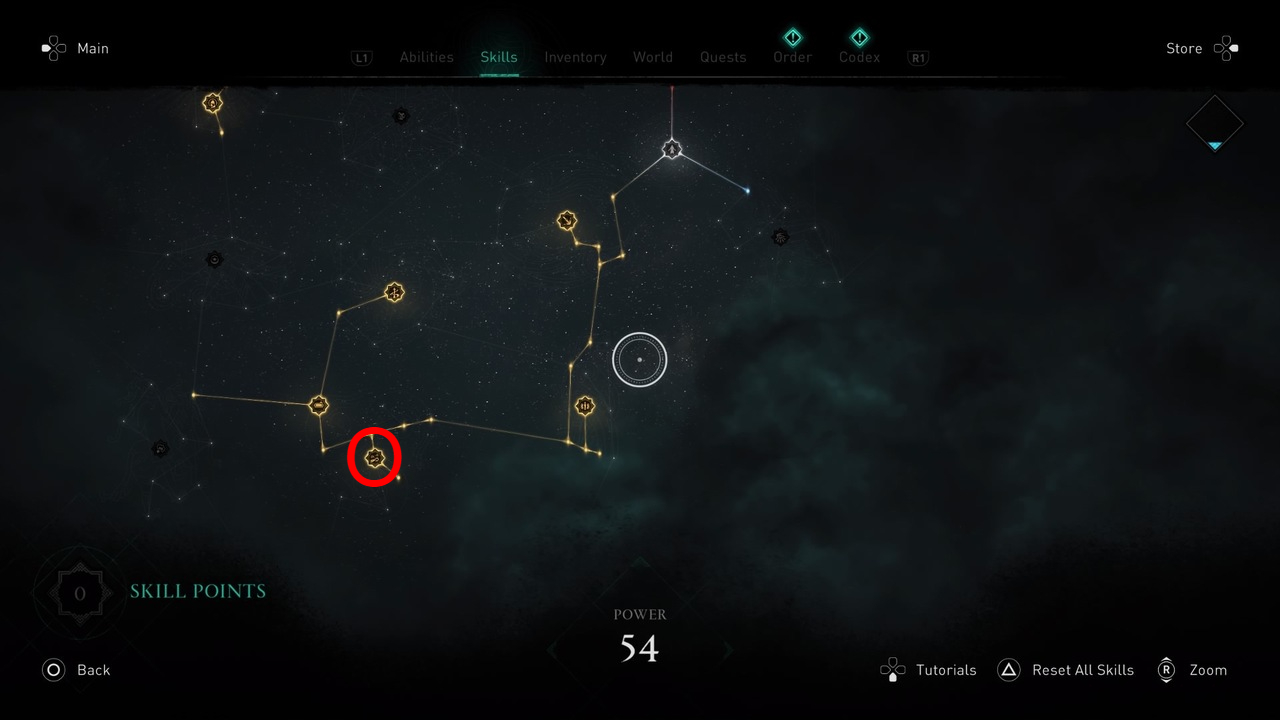Click the yellow skill node beside the reticle cursor
This screenshot has width=1280, height=720.
pyautogui.click(x=584, y=406)
